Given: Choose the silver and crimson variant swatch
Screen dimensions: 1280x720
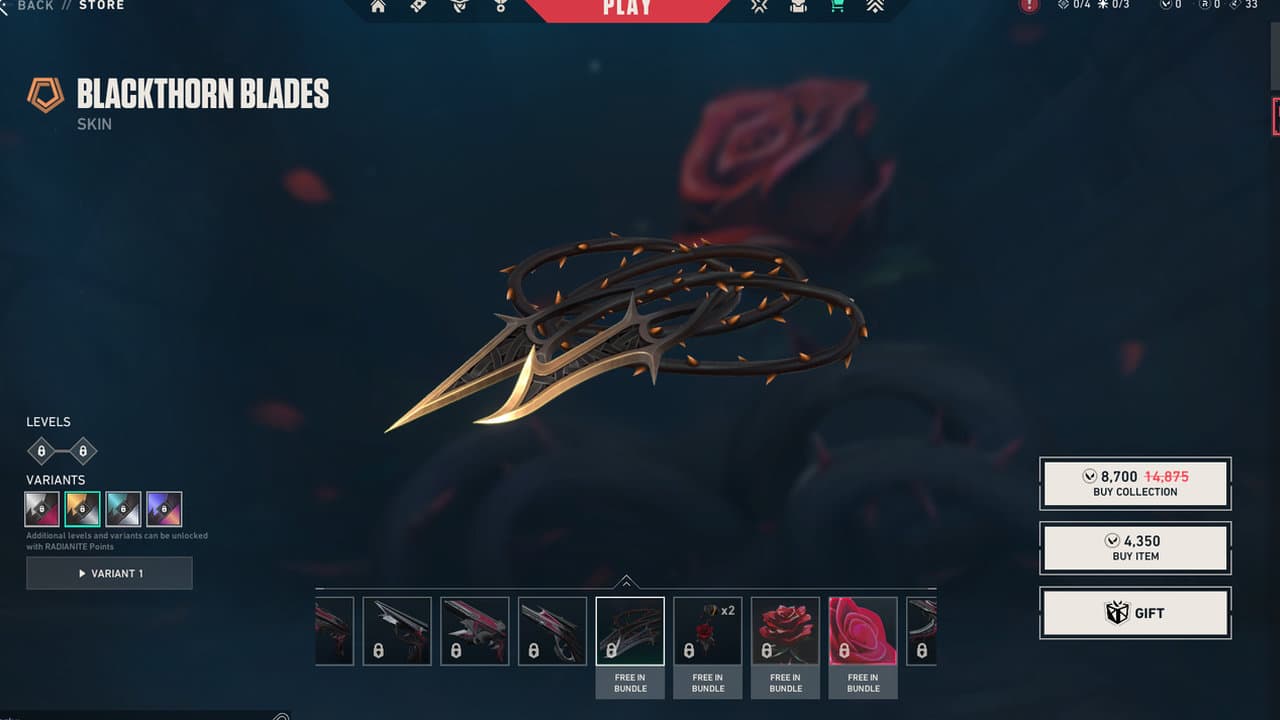Looking at the screenshot, I should pos(42,509).
